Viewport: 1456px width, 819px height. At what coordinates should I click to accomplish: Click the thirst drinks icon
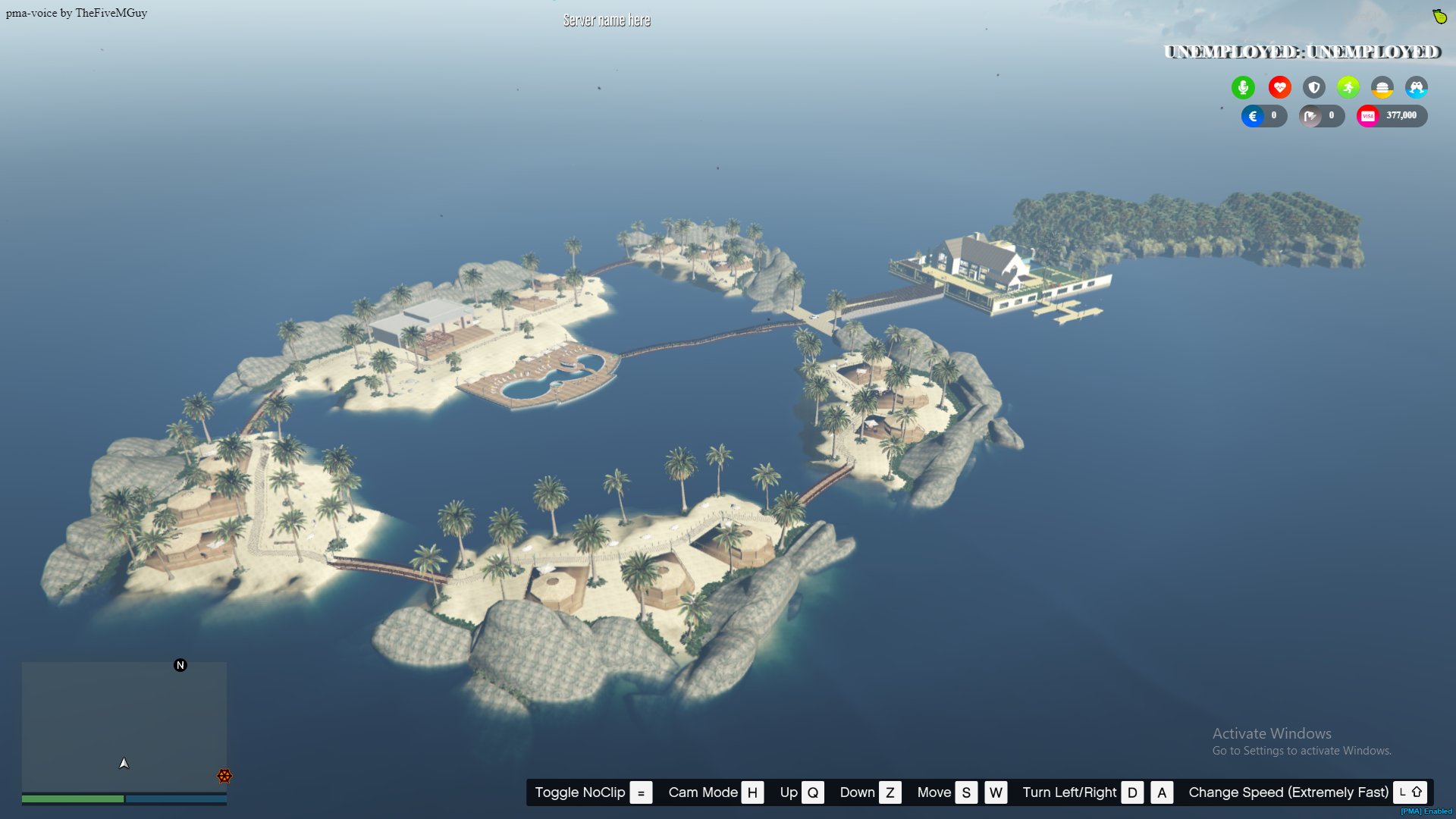click(1417, 87)
